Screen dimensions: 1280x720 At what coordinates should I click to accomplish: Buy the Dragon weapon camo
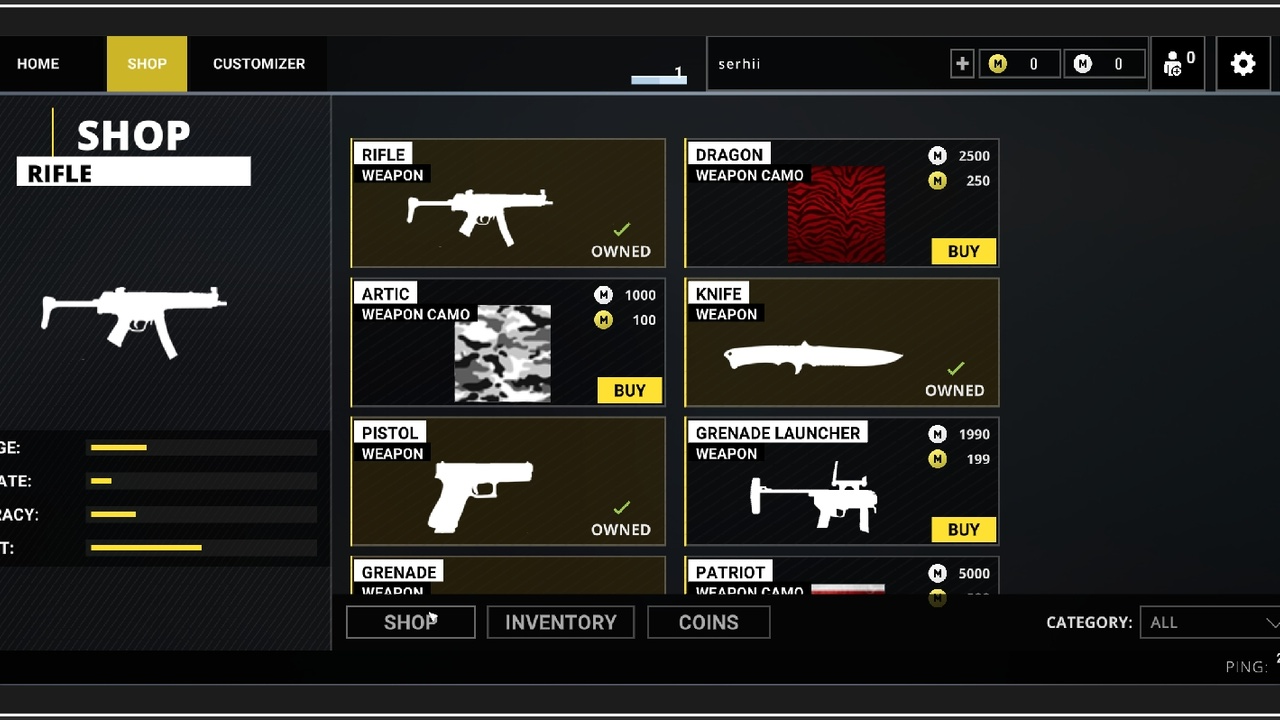click(x=963, y=251)
